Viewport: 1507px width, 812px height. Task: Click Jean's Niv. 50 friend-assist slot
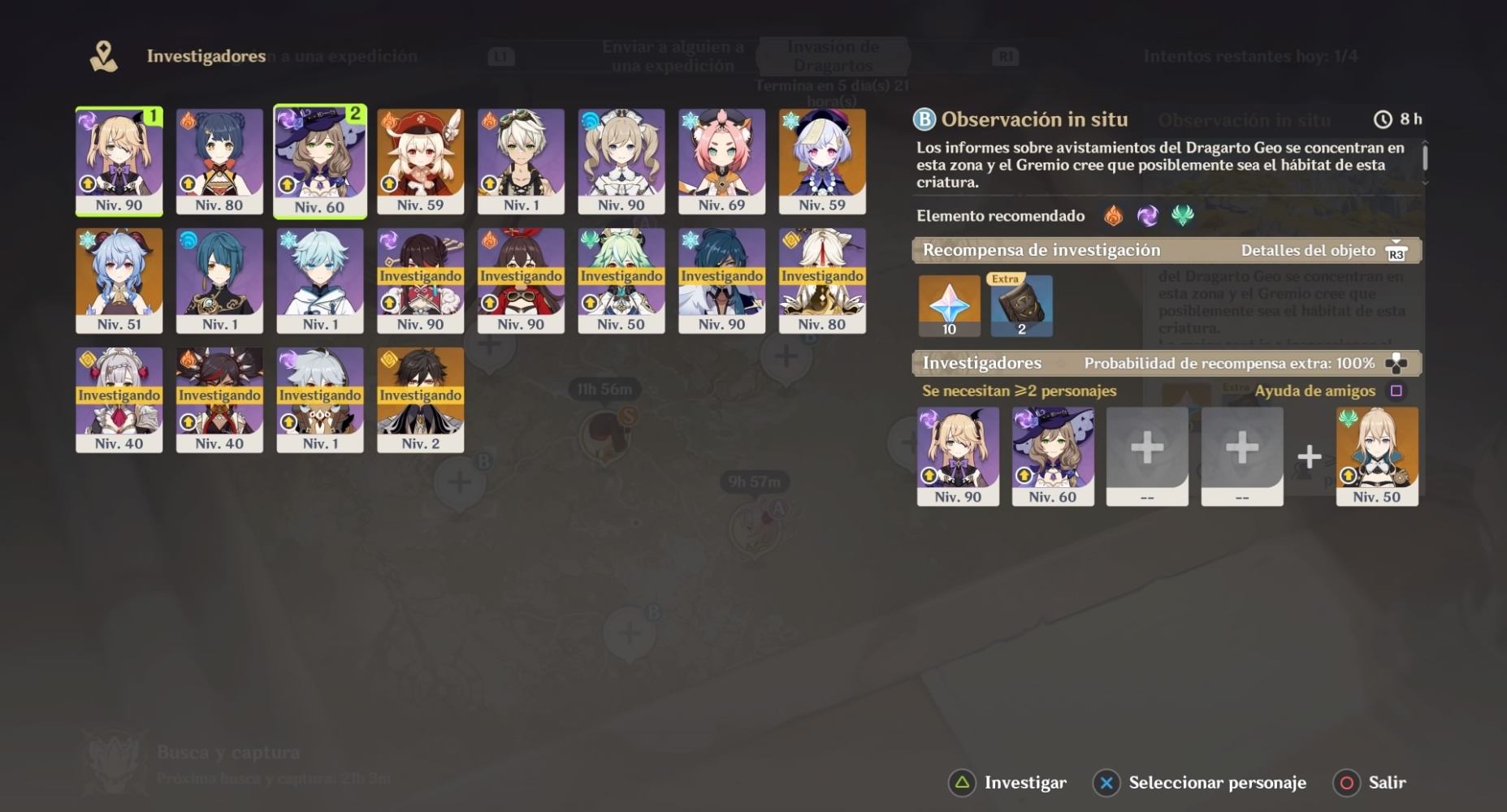click(x=1377, y=456)
